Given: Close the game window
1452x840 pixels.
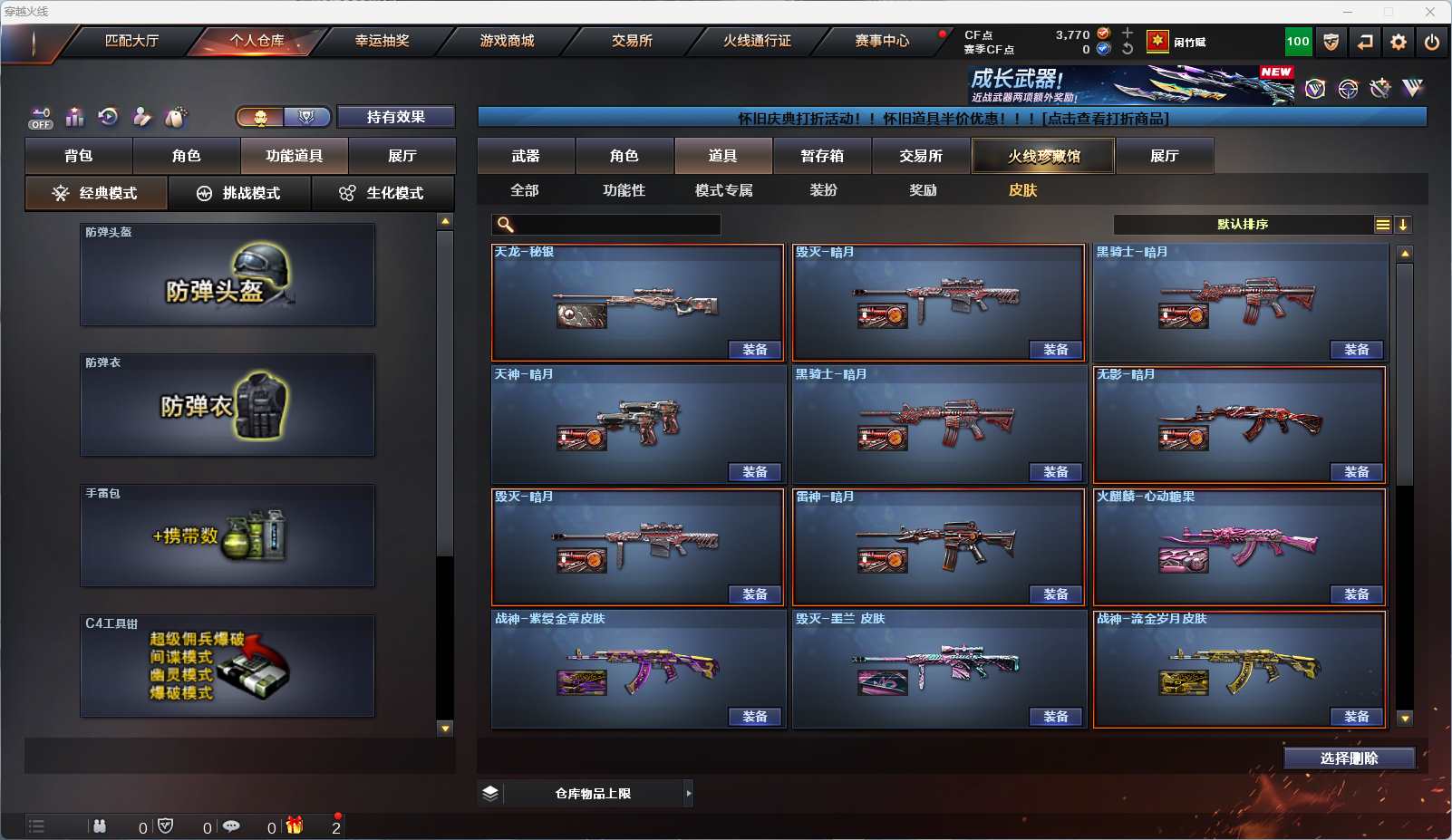Looking at the screenshot, I should point(1430,12).
